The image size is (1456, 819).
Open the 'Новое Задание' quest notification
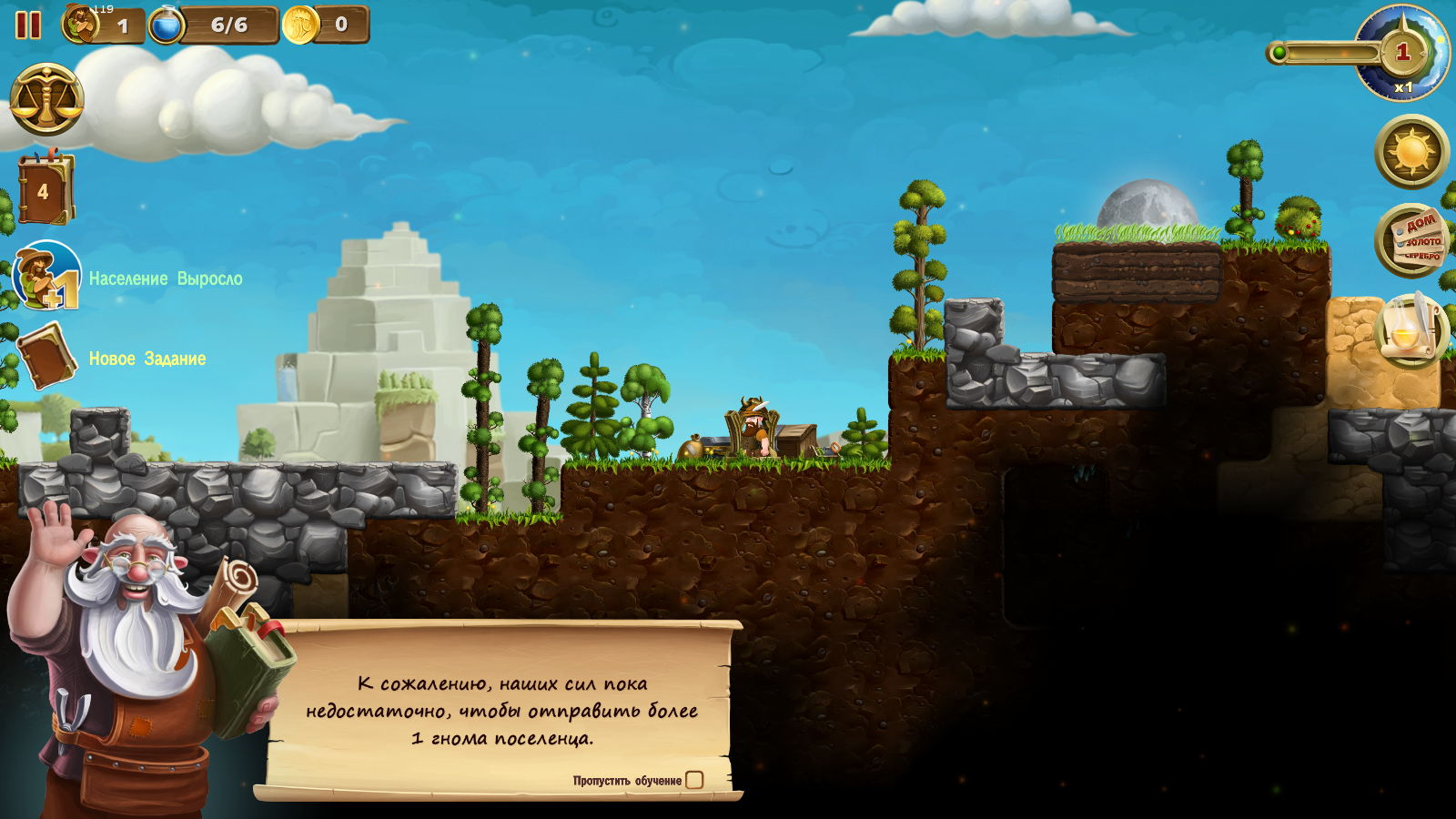click(x=46, y=357)
